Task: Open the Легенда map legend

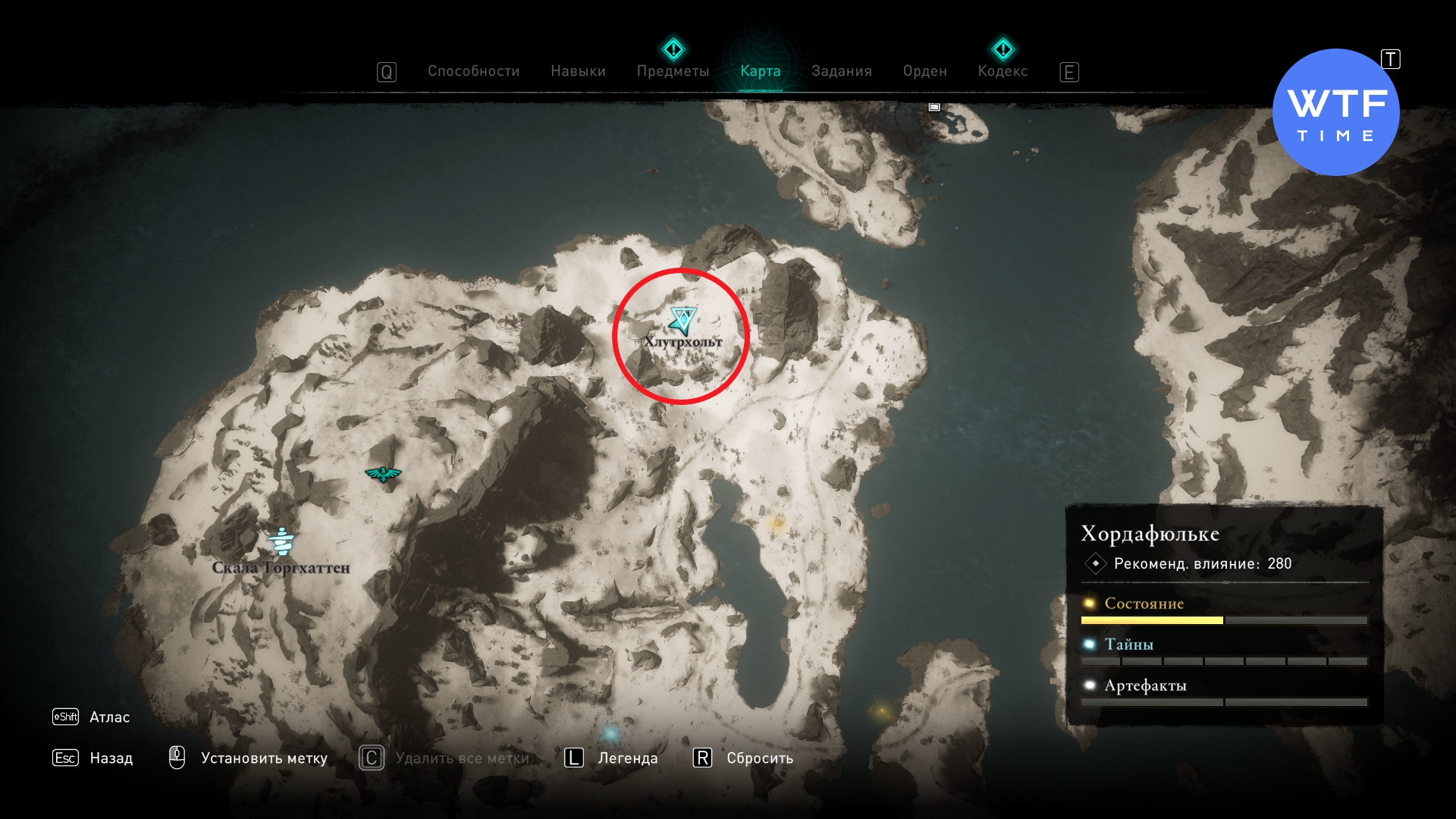Action: coord(627,758)
